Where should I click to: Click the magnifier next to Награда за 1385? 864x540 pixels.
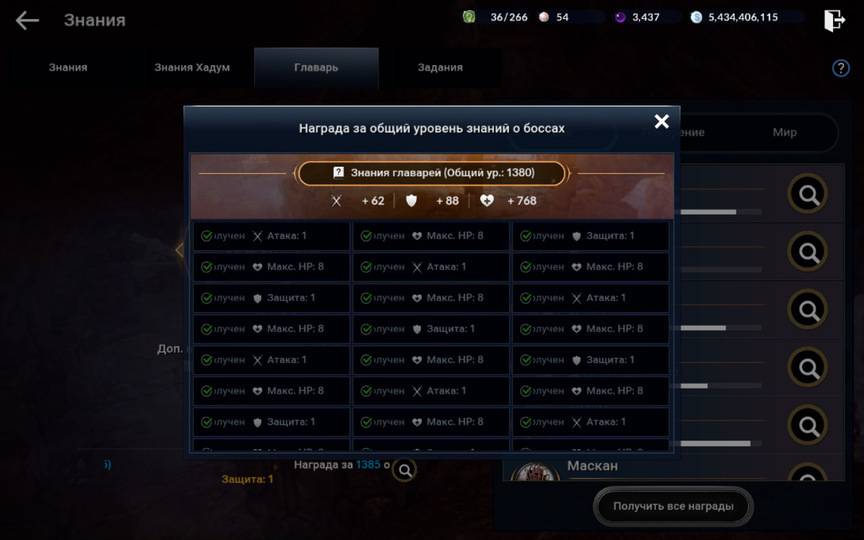[404, 469]
